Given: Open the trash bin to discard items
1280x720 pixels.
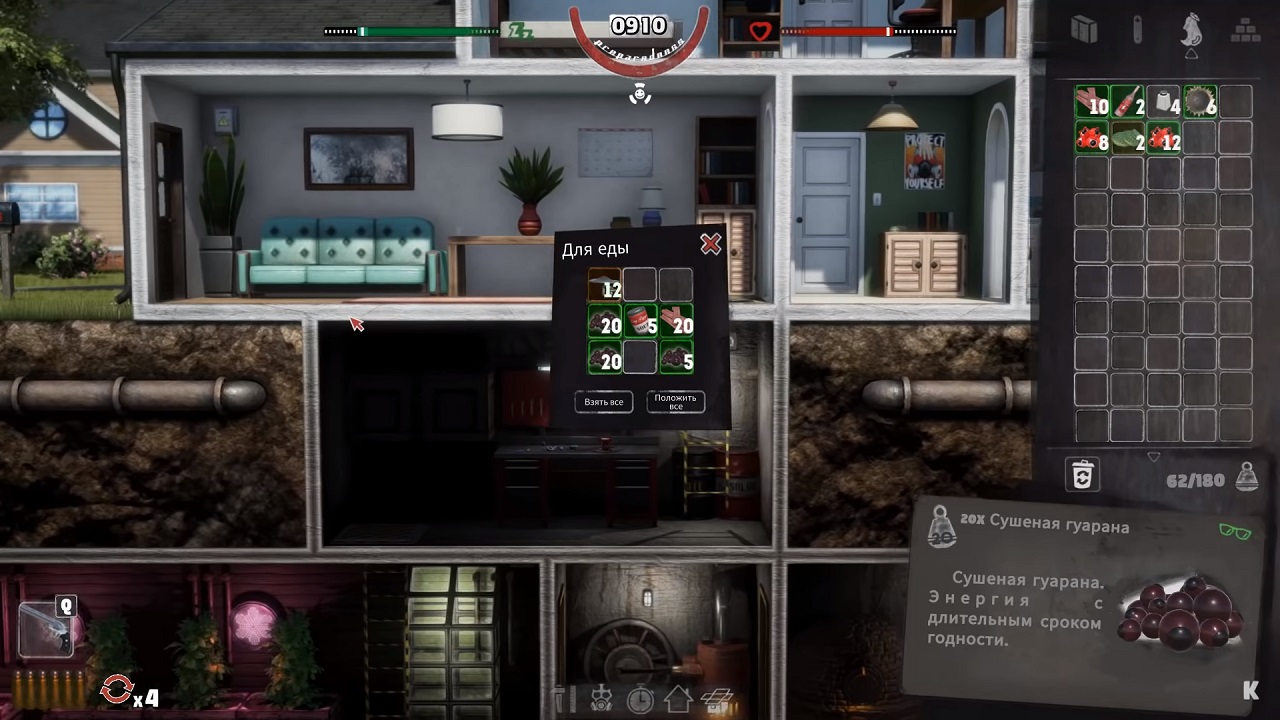Looking at the screenshot, I should pos(1082,475).
